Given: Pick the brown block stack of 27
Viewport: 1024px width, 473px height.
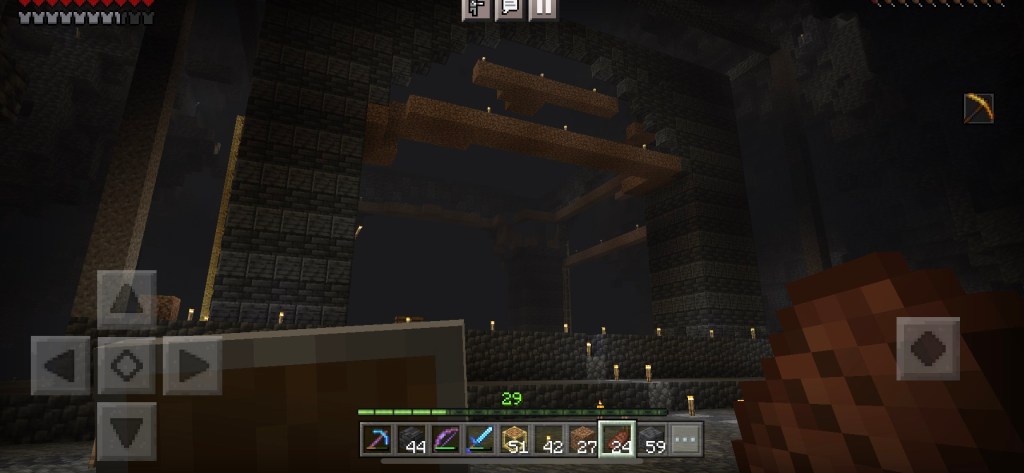Looking at the screenshot, I should click(582, 439).
